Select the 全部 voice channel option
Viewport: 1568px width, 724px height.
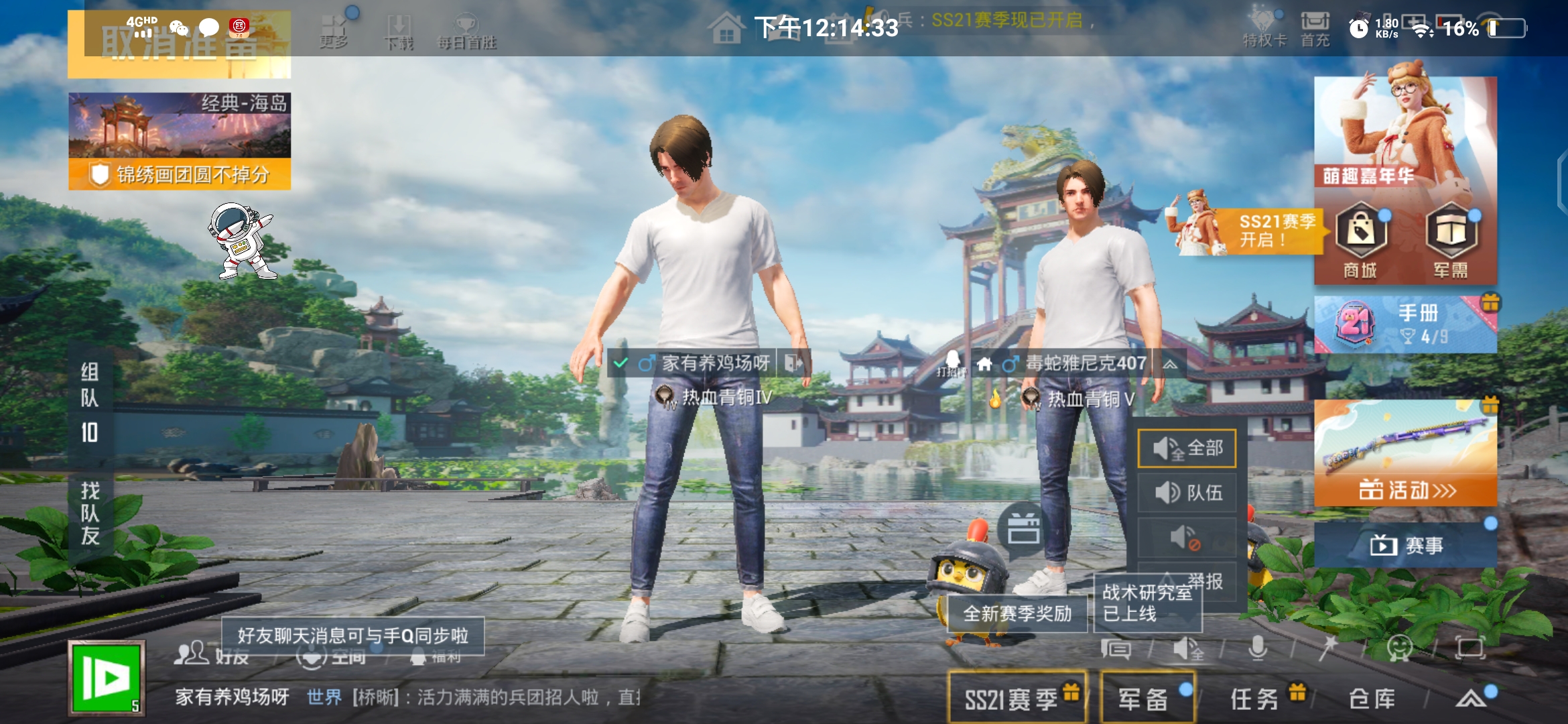[x=1187, y=448]
